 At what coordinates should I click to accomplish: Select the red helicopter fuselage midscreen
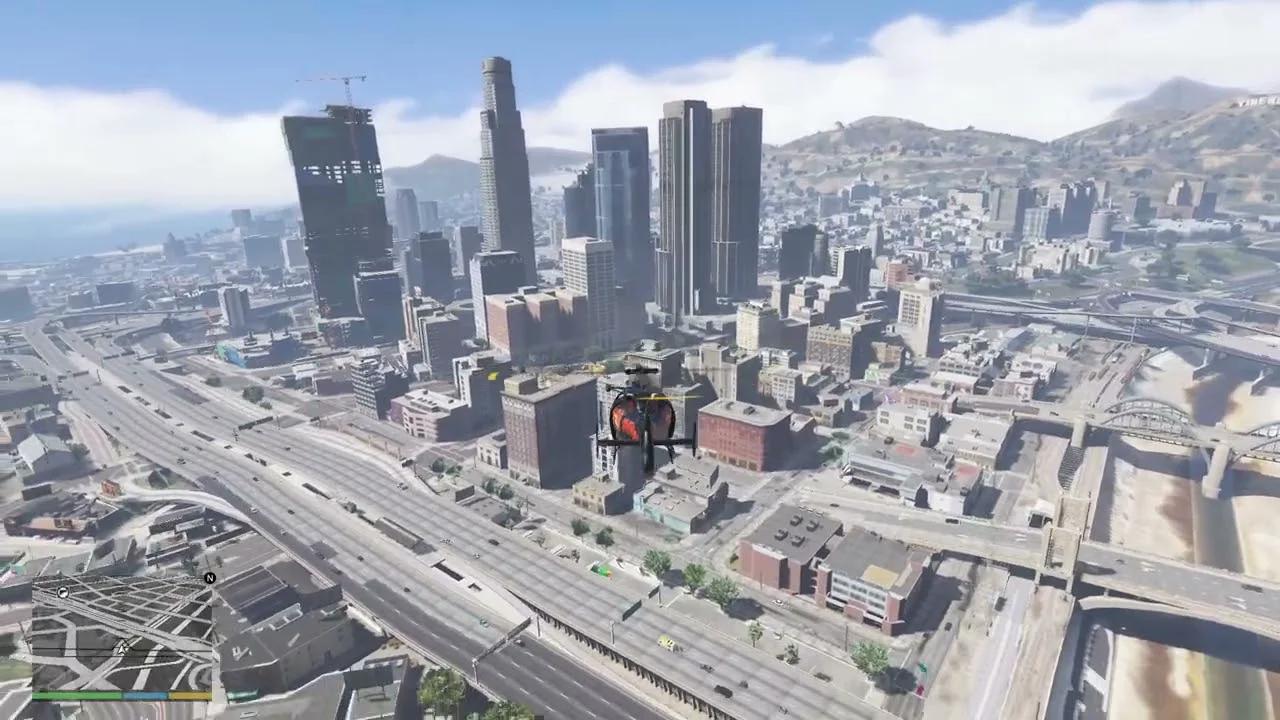pos(628,422)
